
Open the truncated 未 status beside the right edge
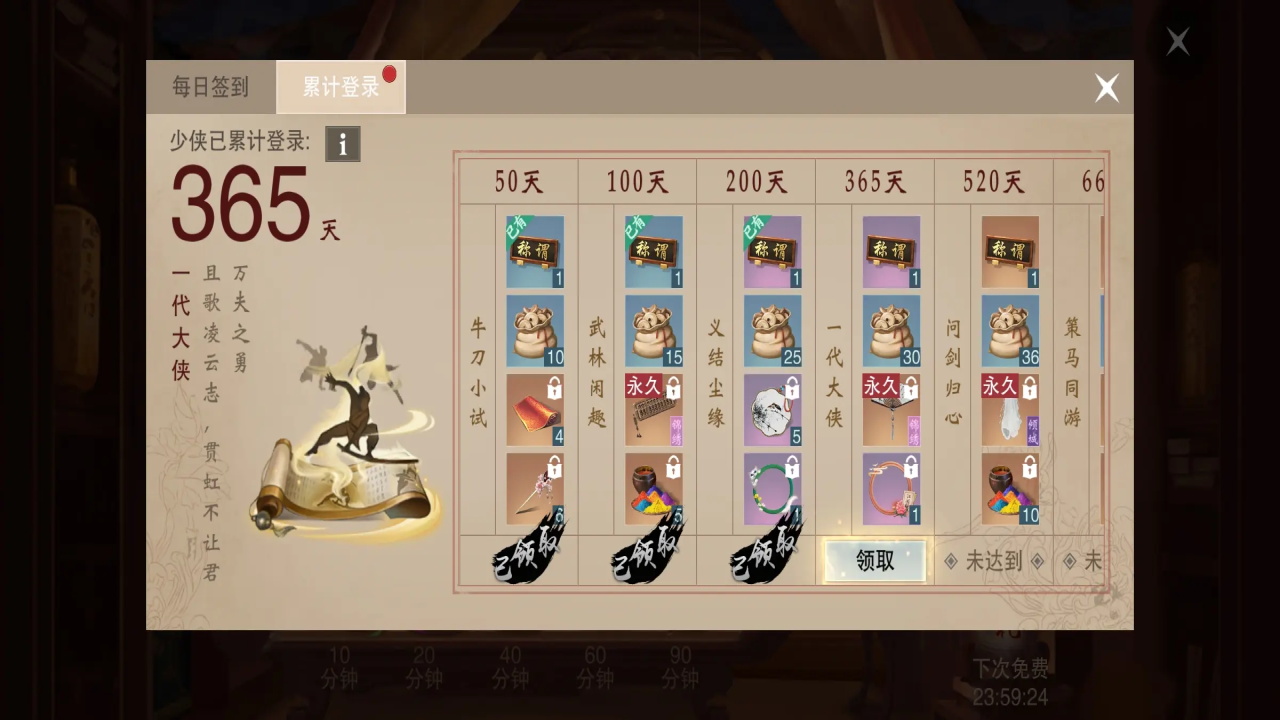(x=1093, y=562)
